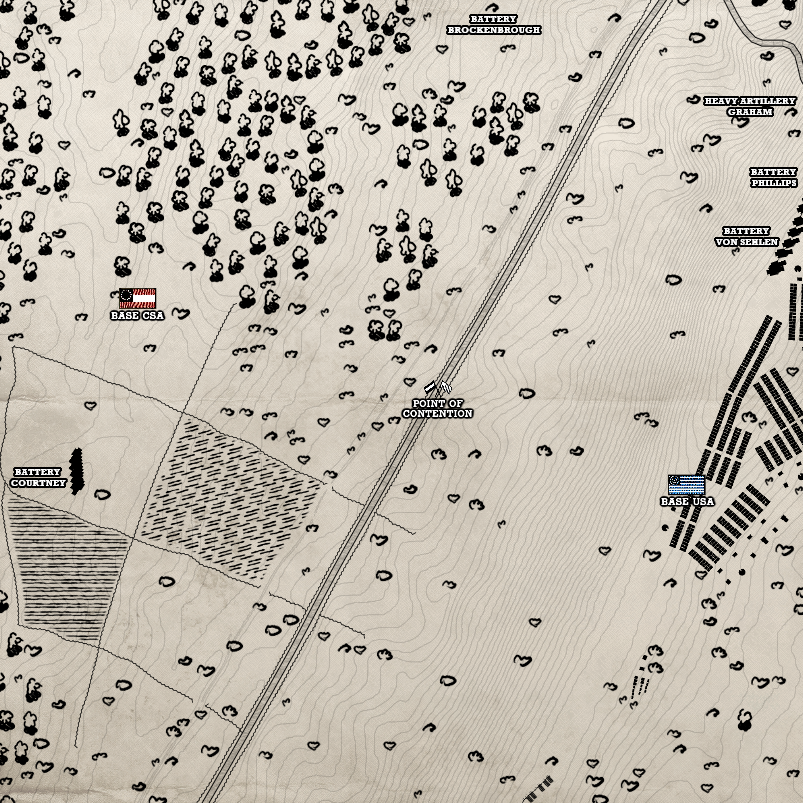The width and height of the screenshot is (803, 803).
Task: Choose the Battery Courtney map label
Action: [x=38, y=478]
